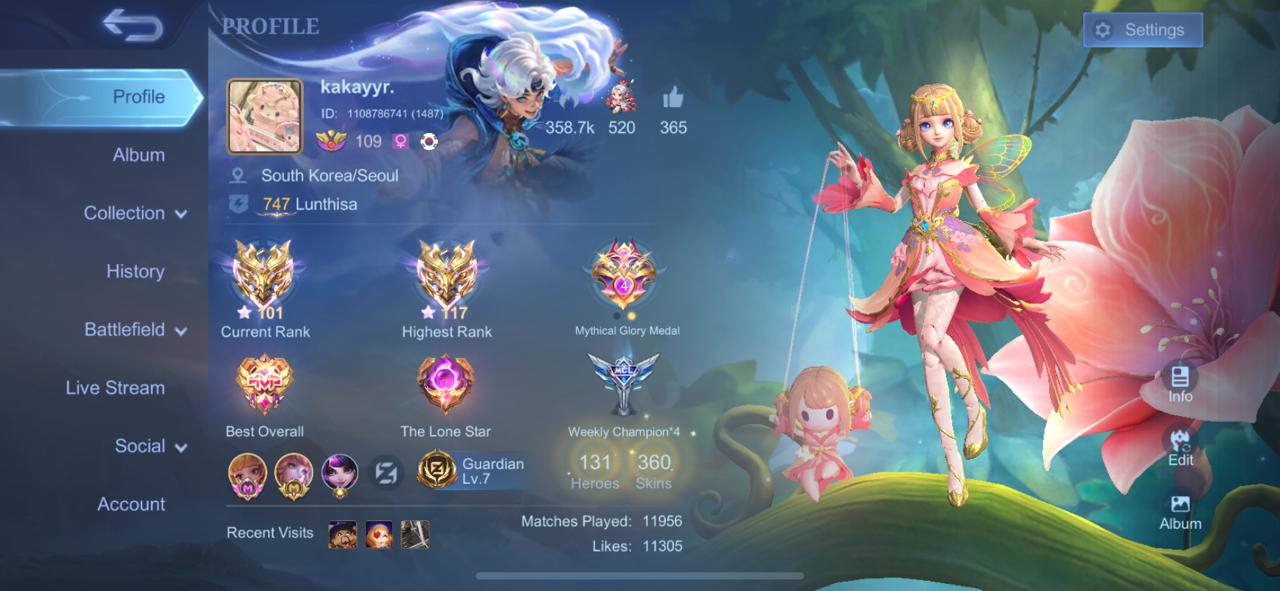Image resolution: width=1280 pixels, height=591 pixels.
Task: Click the player avatar portrait
Action: 265,116
